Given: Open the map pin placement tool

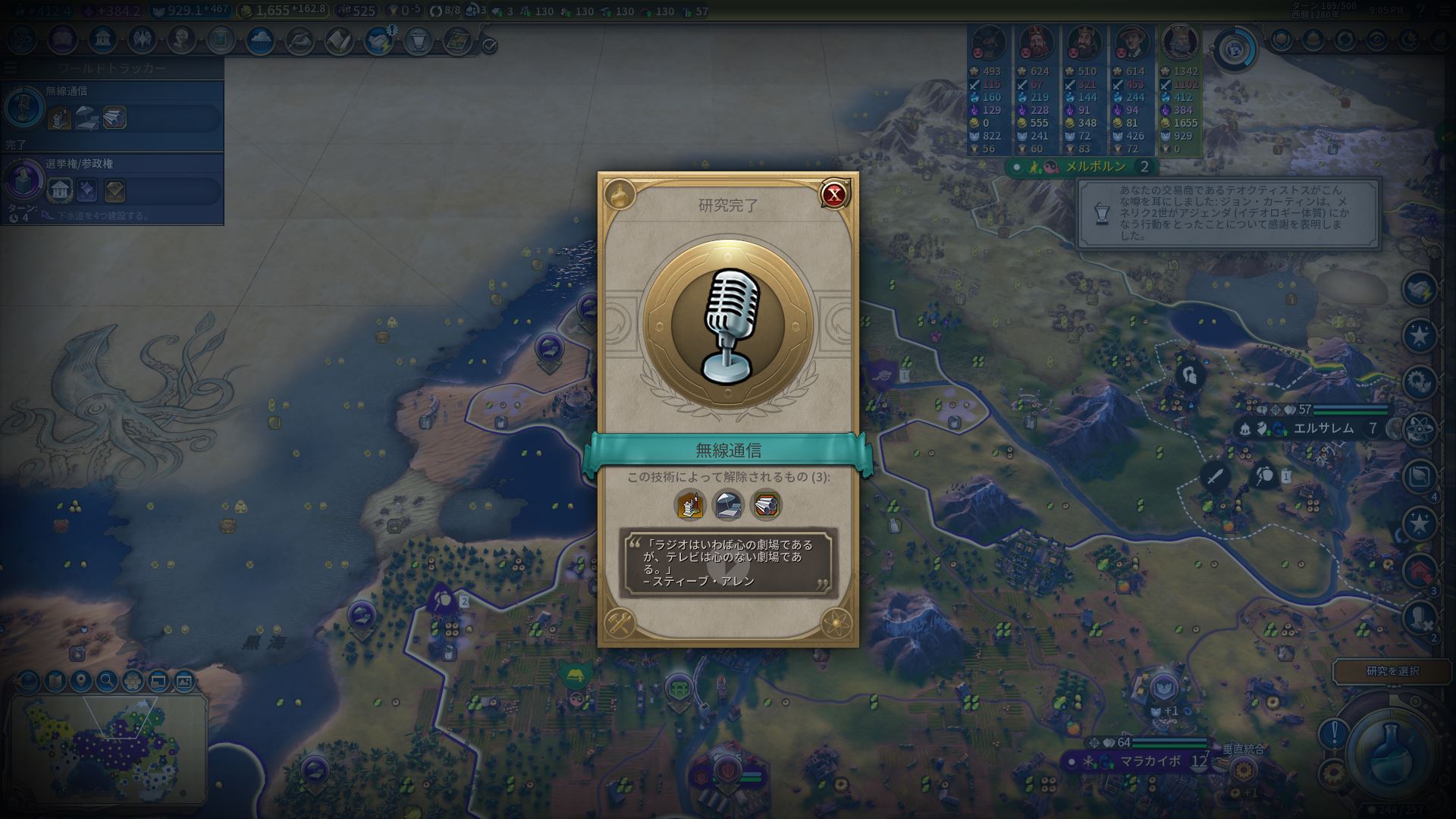Looking at the screenshot, I should [80, 681].
